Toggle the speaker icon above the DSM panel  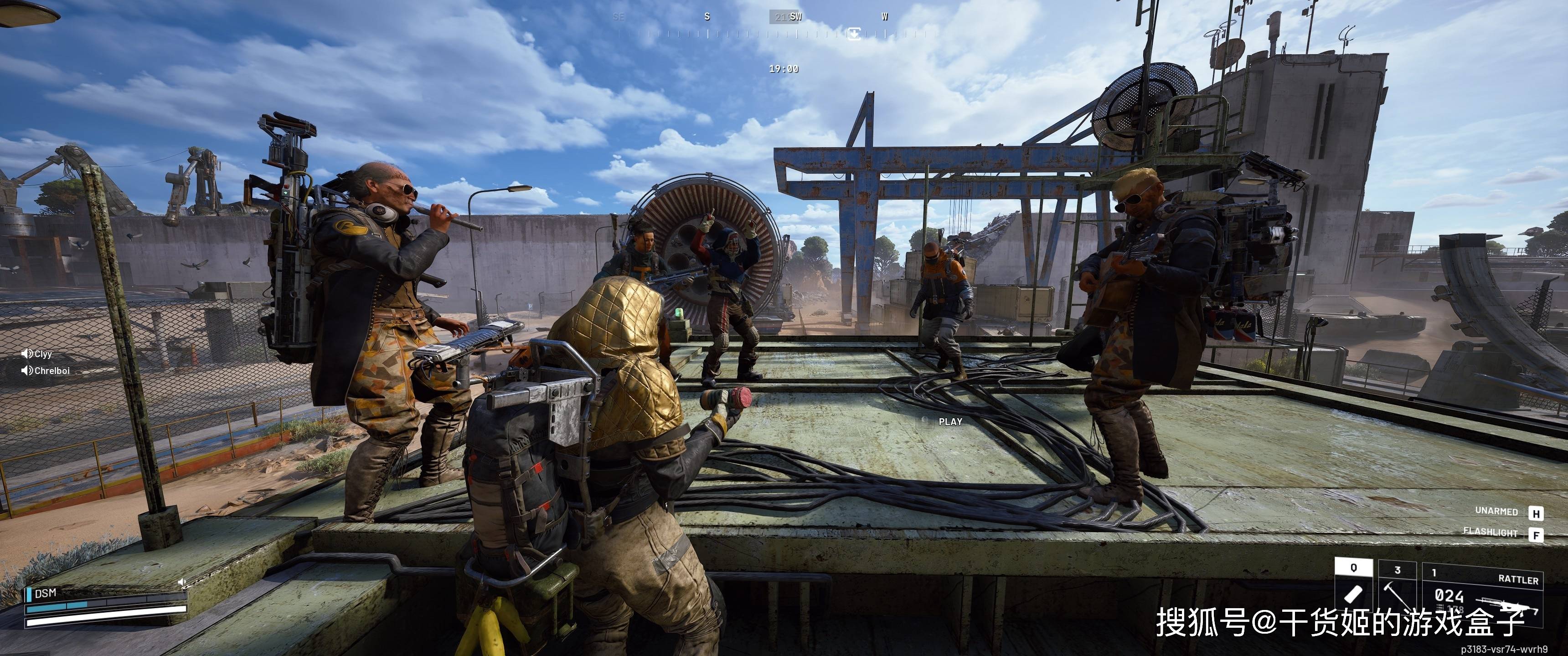[x=181, y=582]
